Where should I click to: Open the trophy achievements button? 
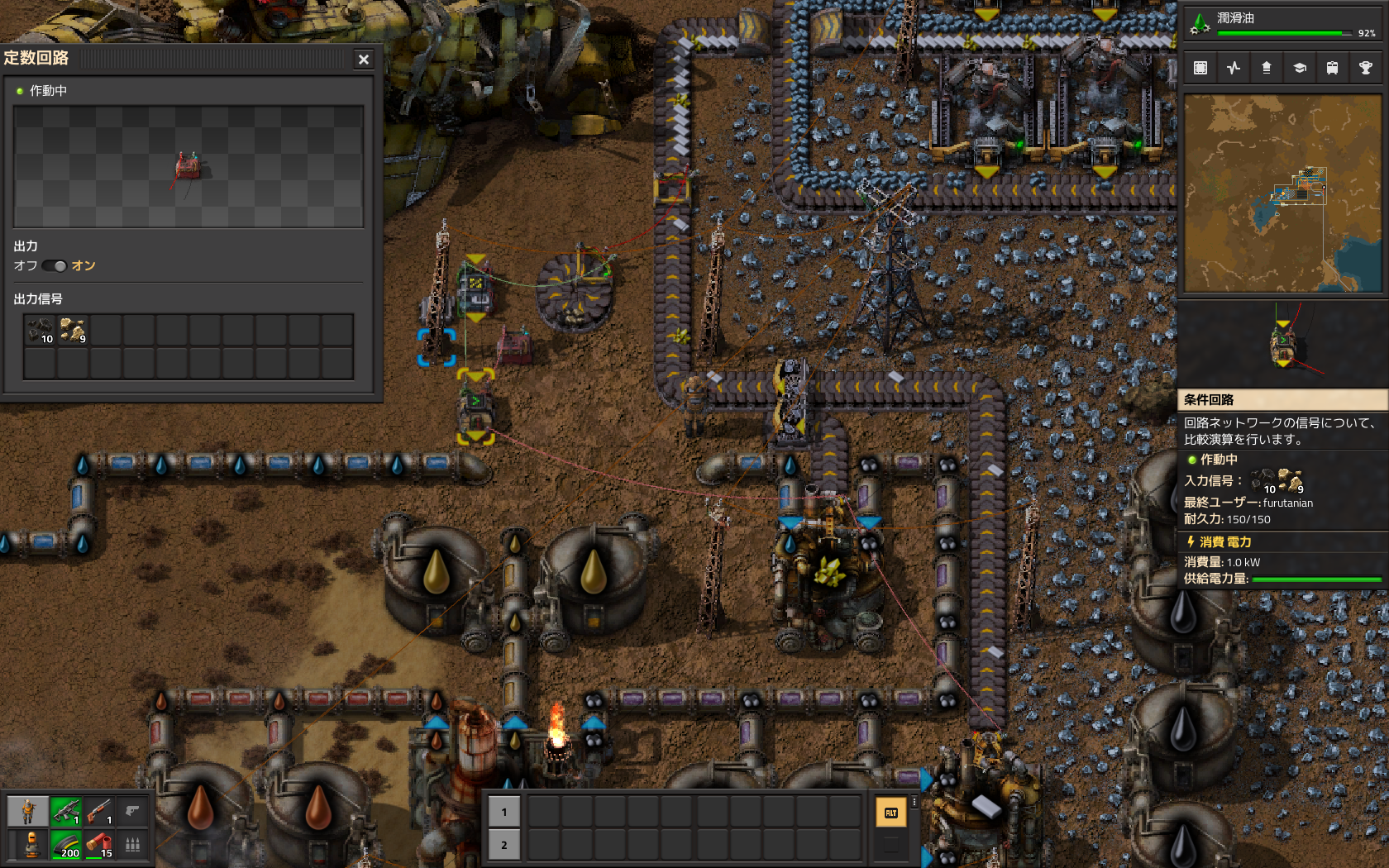point(1365,68)
